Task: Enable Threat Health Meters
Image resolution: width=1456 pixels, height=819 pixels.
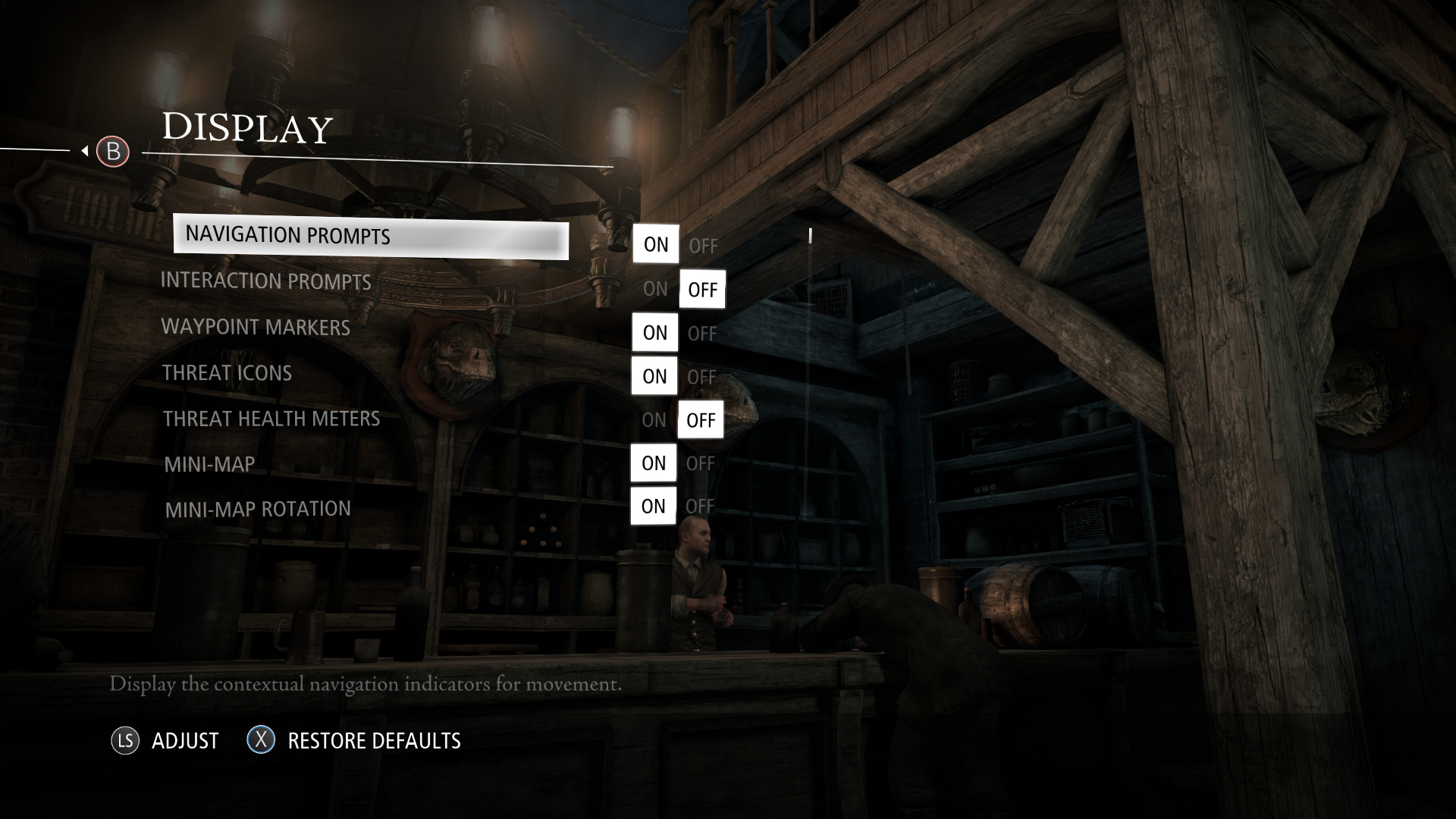Action: (654, 420)
